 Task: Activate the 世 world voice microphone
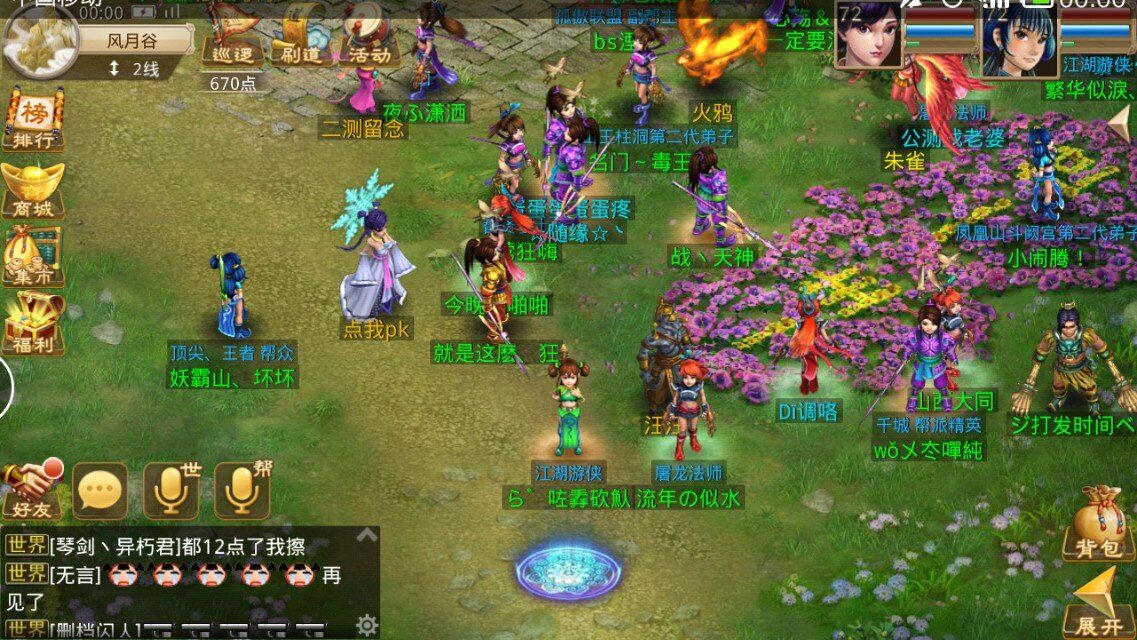coord(171,490)
